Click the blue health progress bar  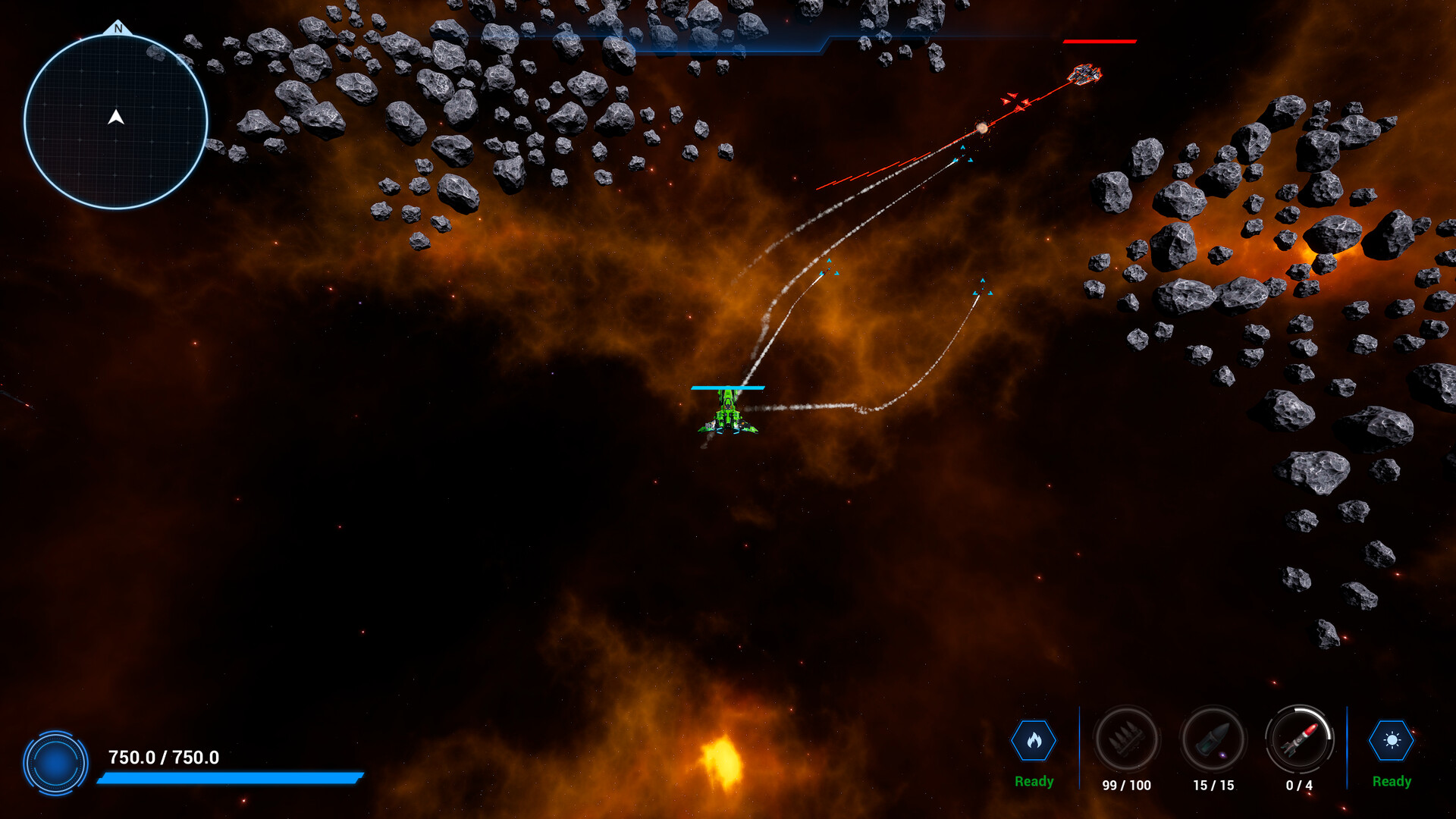[231, 777]
